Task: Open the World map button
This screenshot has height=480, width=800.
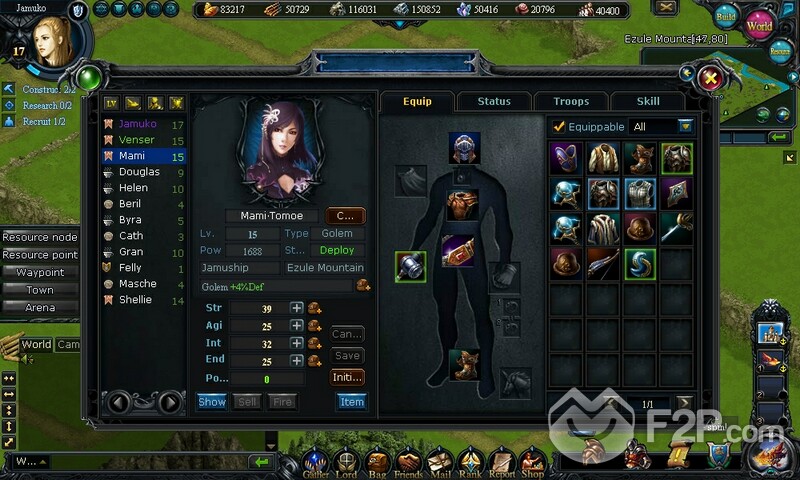Action: click(x=759, y=23)
